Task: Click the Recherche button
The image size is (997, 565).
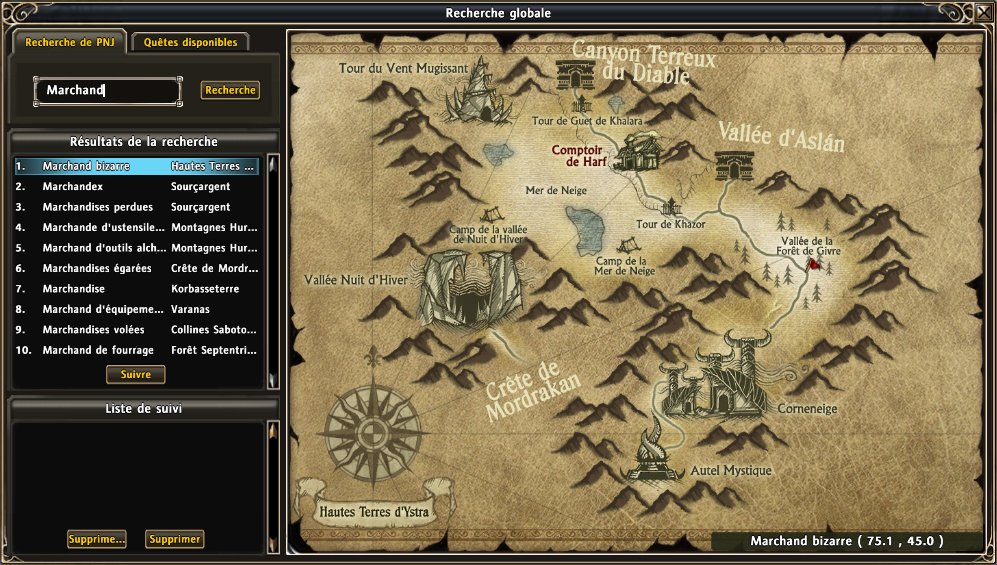Action: tap(230, 90)
